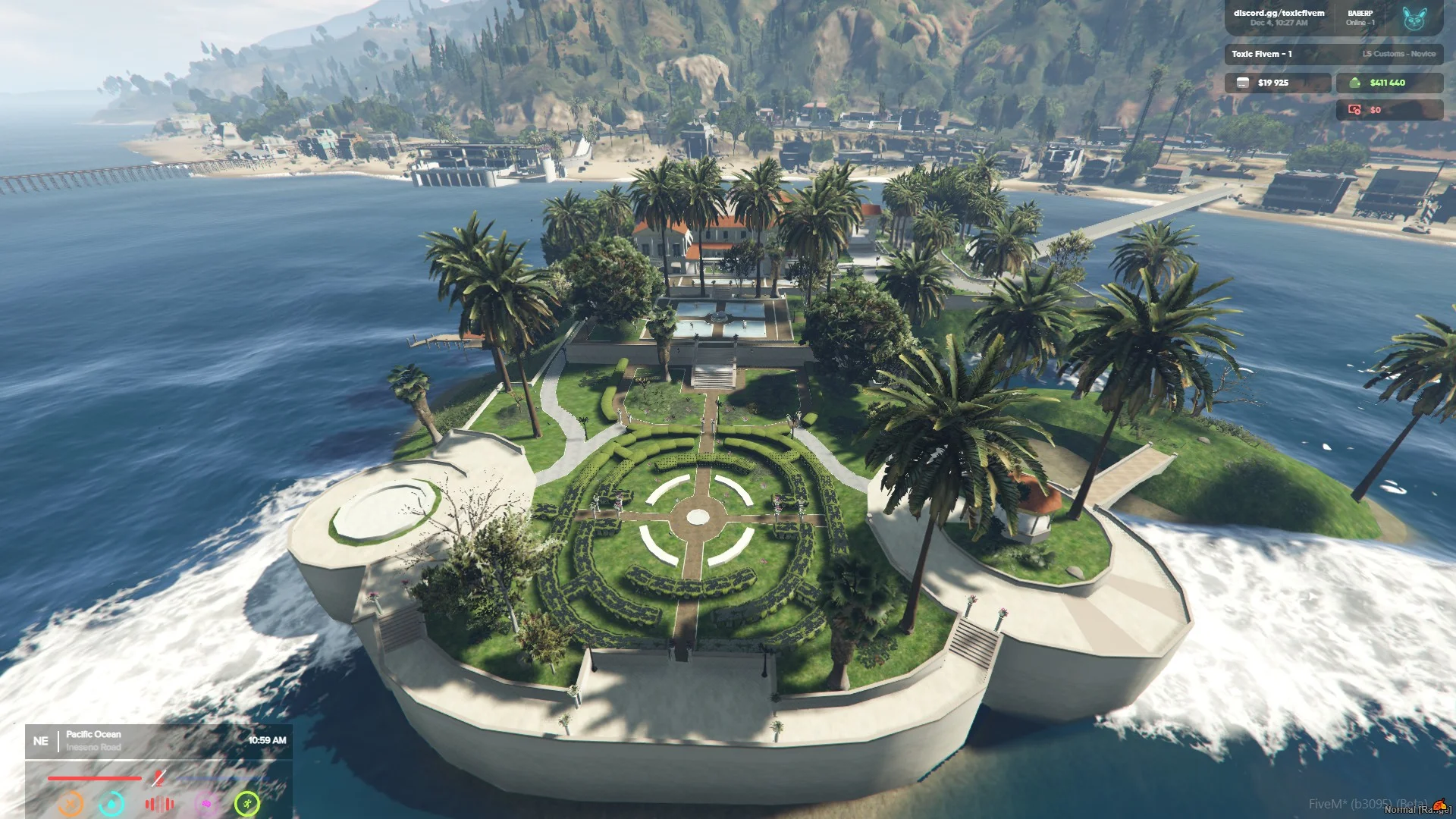The width and height of the screenshot is (1456, 819).
Task: Click the cyan rabbit server logo
Action: [x=1414, y=18]
